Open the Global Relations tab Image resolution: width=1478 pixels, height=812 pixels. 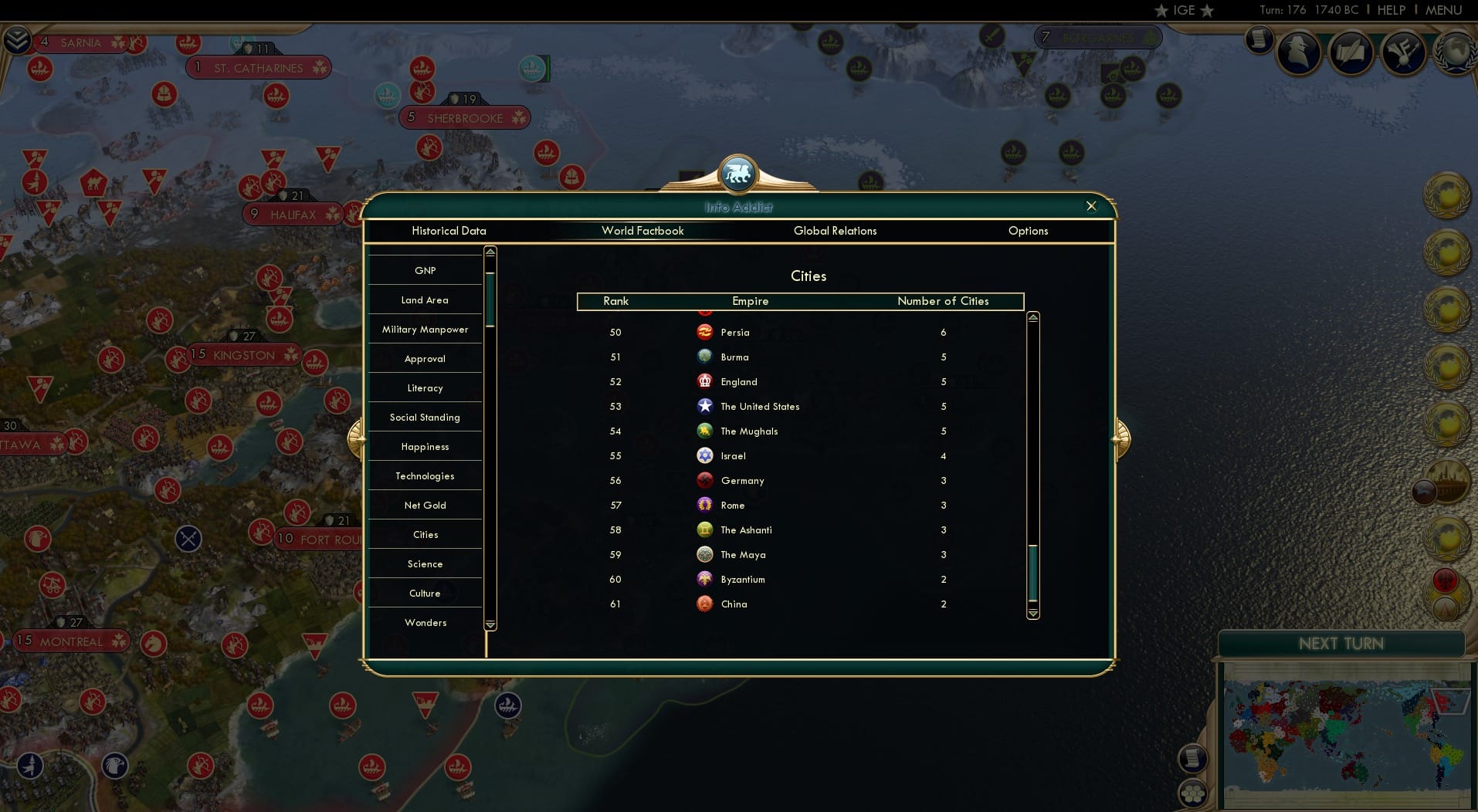pos(836,231)
